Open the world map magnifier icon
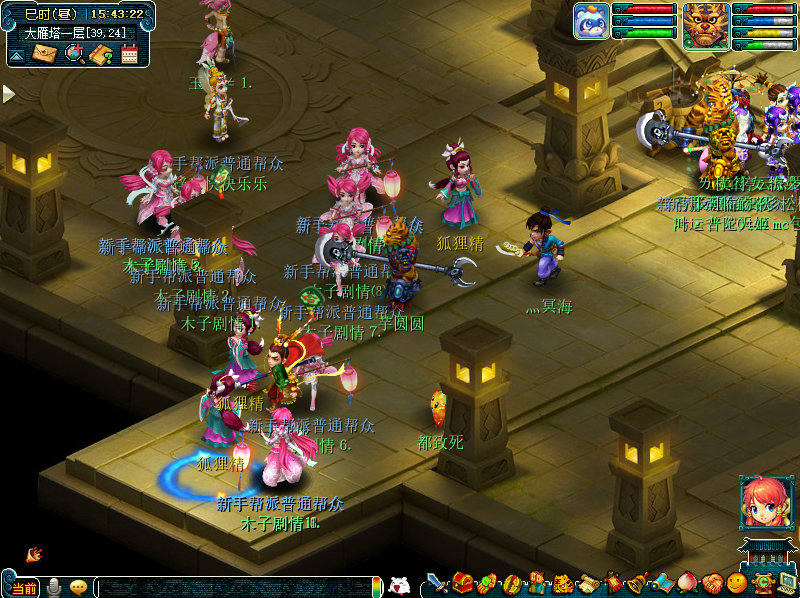Screen dimensions: 800x598 coord(73,54)
